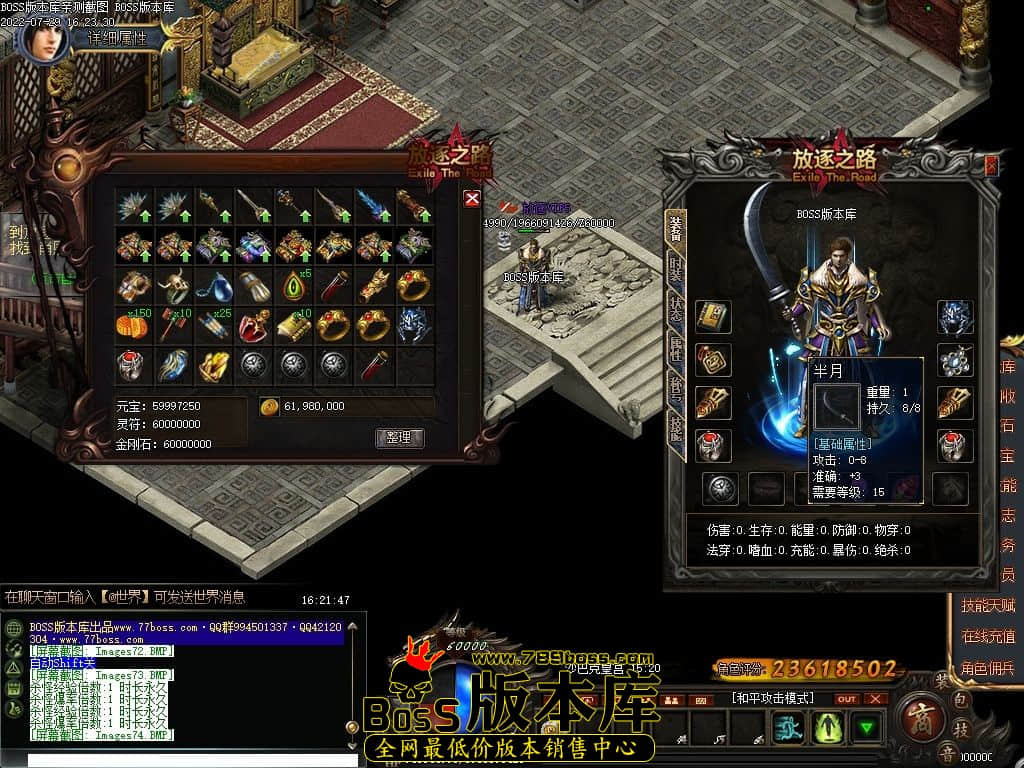Switch to the 属性 attributes tab
The height and width of the screenshot is (768, 1024).
click(x=677, y=350)
